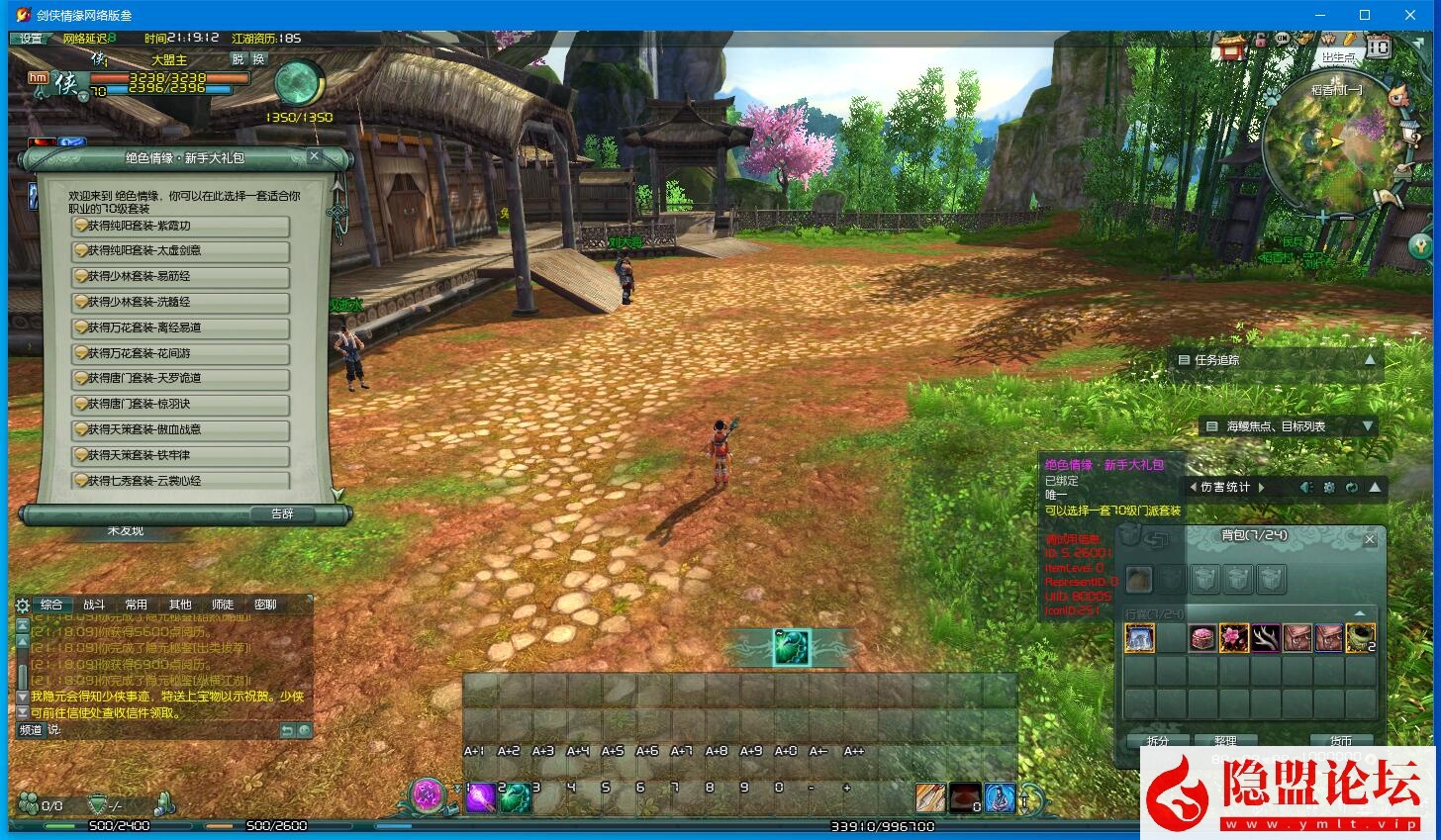1441x840 pixels.
Task: Switch to the 战斗 chat tab
Action: pyautogui.click(x=95, y=604)
